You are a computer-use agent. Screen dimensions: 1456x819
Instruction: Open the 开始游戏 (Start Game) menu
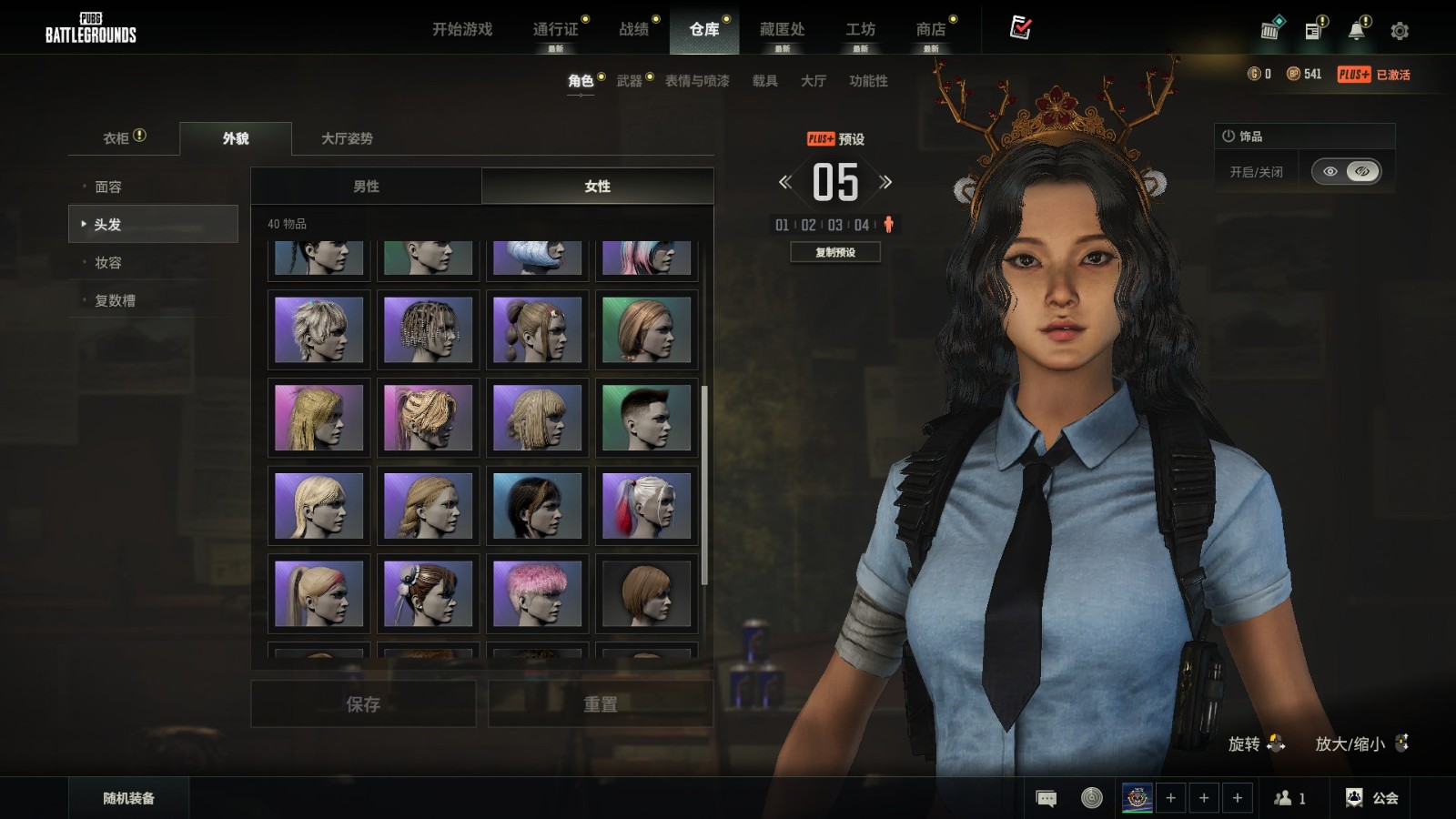click(462, 29)
